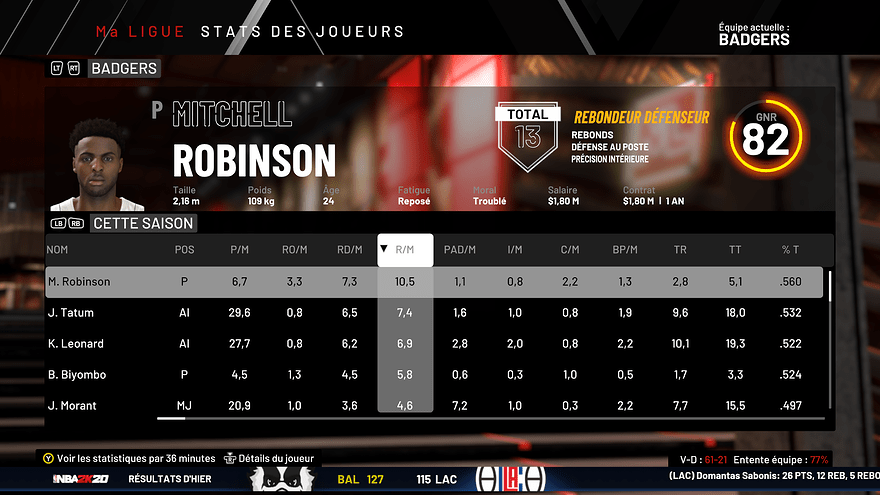Image resolution: width=880 pixels, height=495 pixels.
Task: Sort the list by C/M column
Action: click(x=570, y=250)
